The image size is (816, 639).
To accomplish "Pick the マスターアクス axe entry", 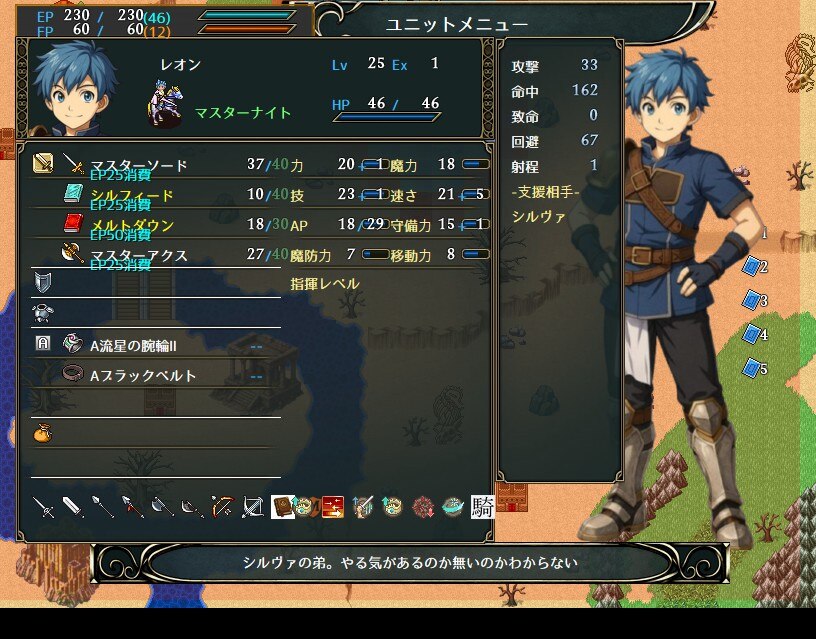I will (138, 255).
